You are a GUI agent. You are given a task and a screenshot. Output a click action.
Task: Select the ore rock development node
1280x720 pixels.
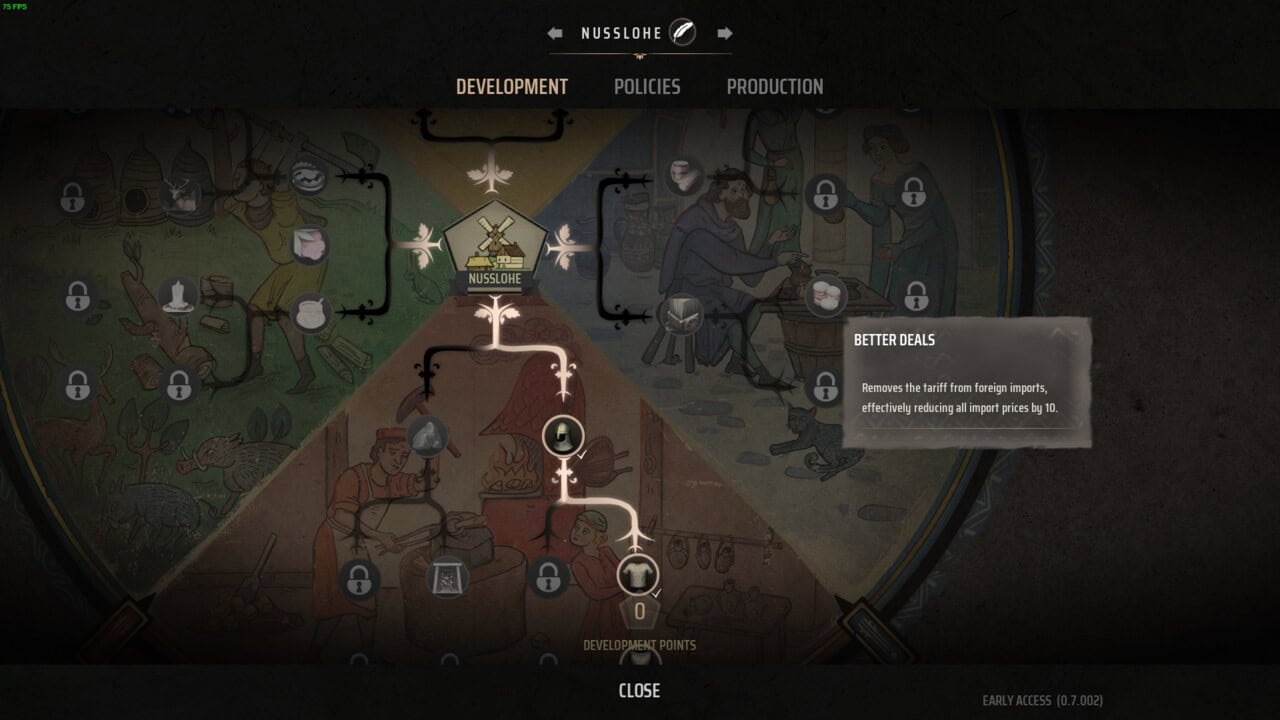pos(427,436)
